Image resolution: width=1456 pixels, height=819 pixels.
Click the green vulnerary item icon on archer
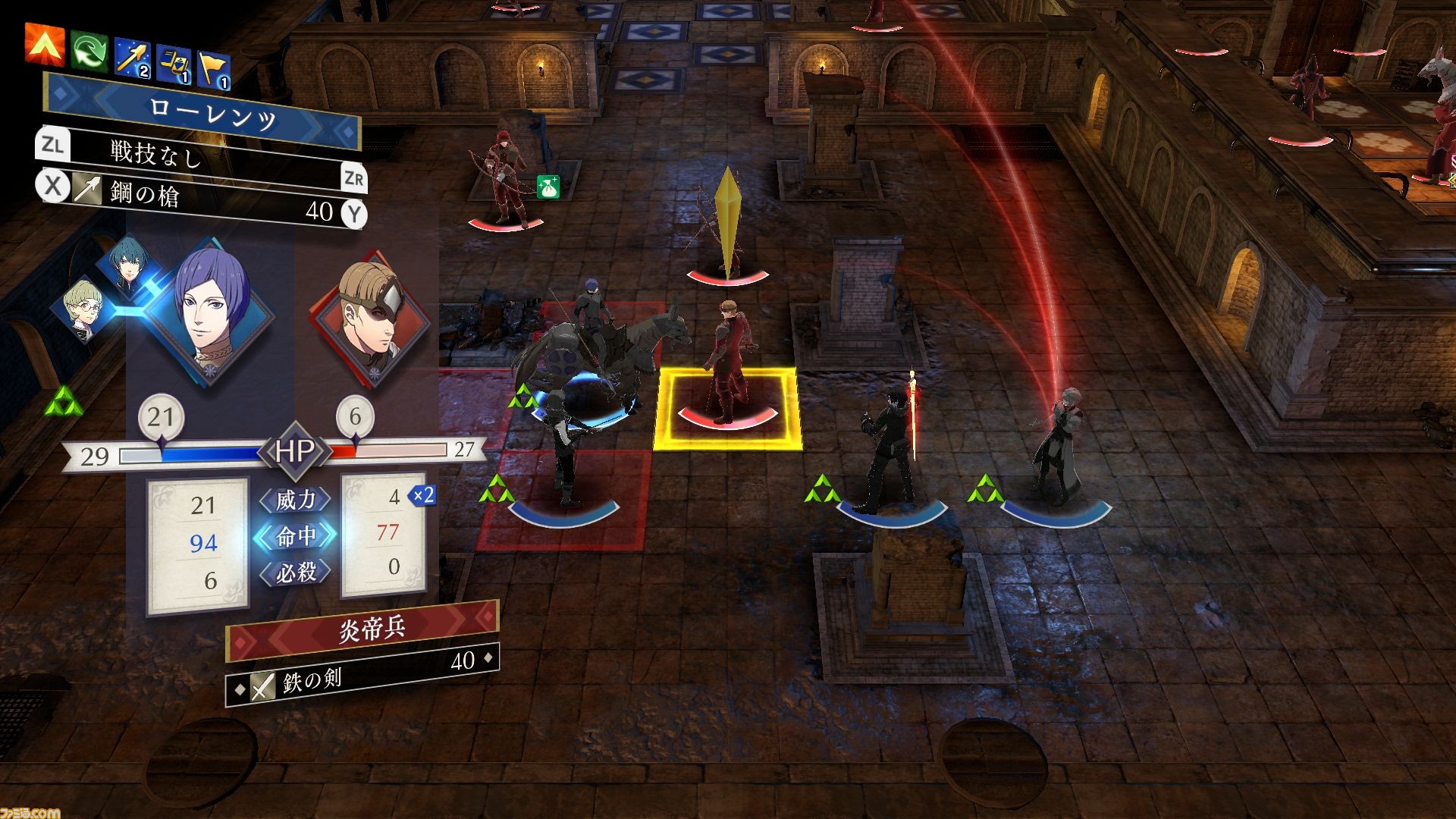pos(548,187)
